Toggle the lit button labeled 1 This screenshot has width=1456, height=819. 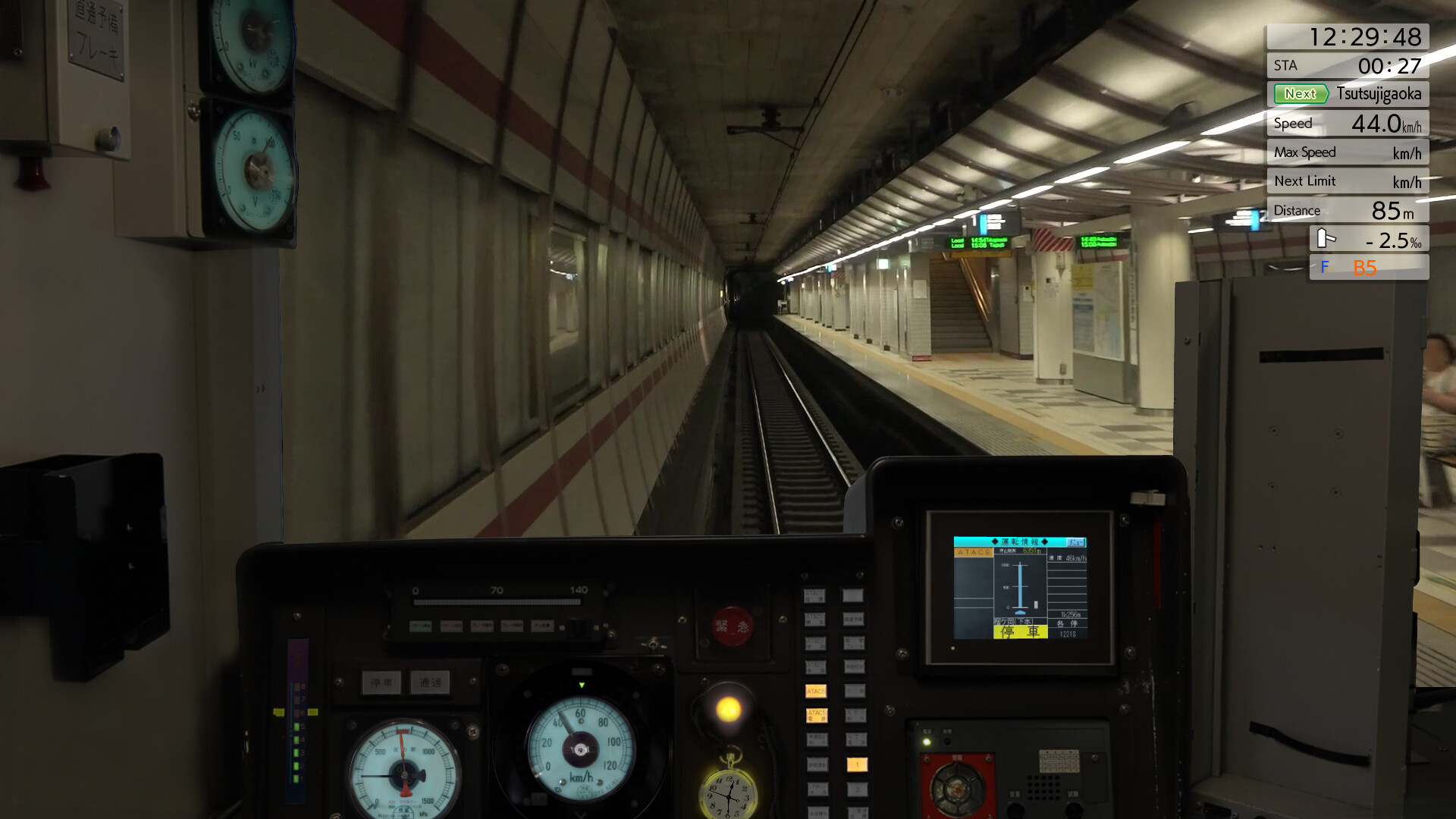[x=856, y=765]
